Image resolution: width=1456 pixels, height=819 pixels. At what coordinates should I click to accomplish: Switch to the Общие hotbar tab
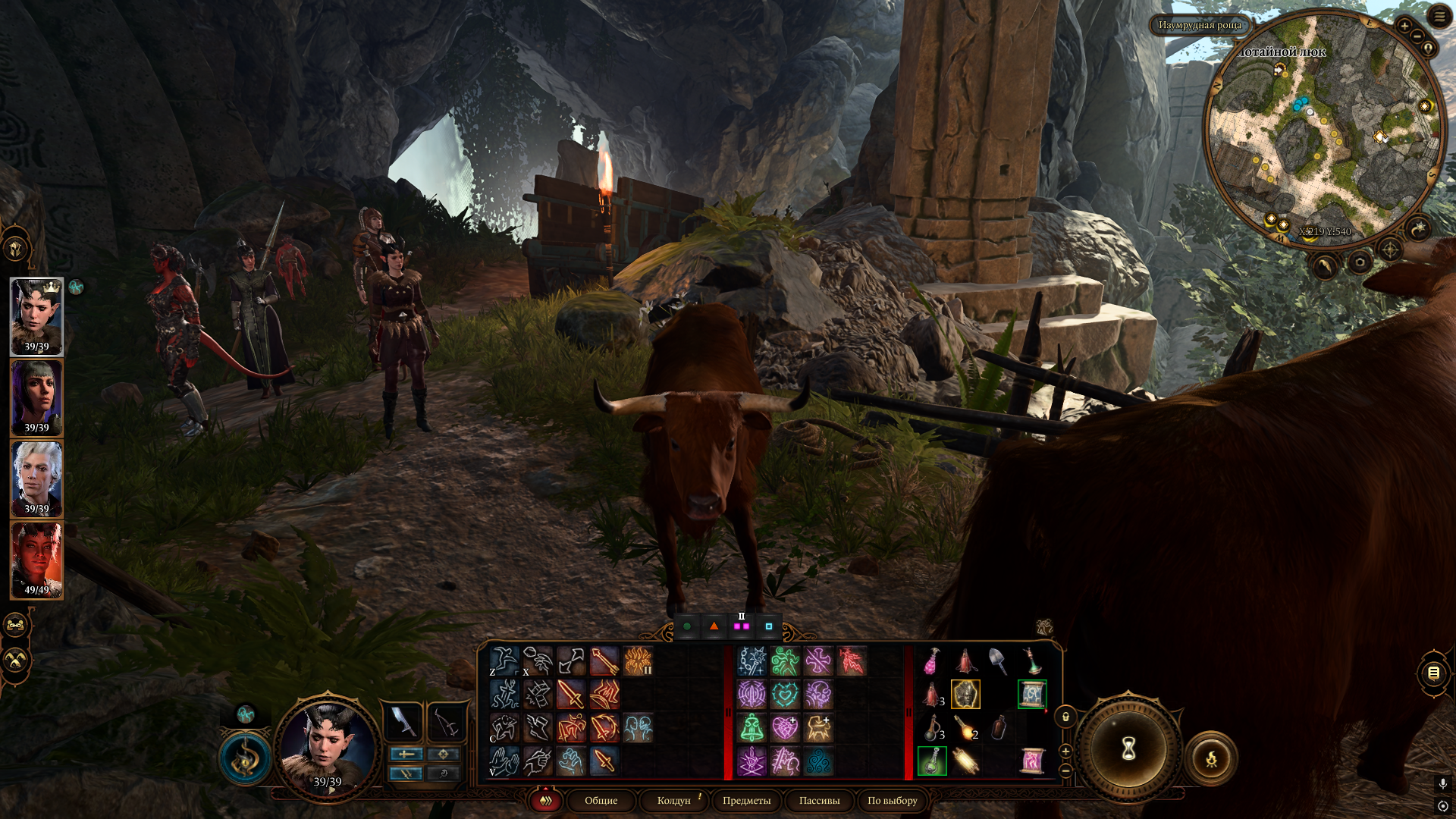pos(601,801)
